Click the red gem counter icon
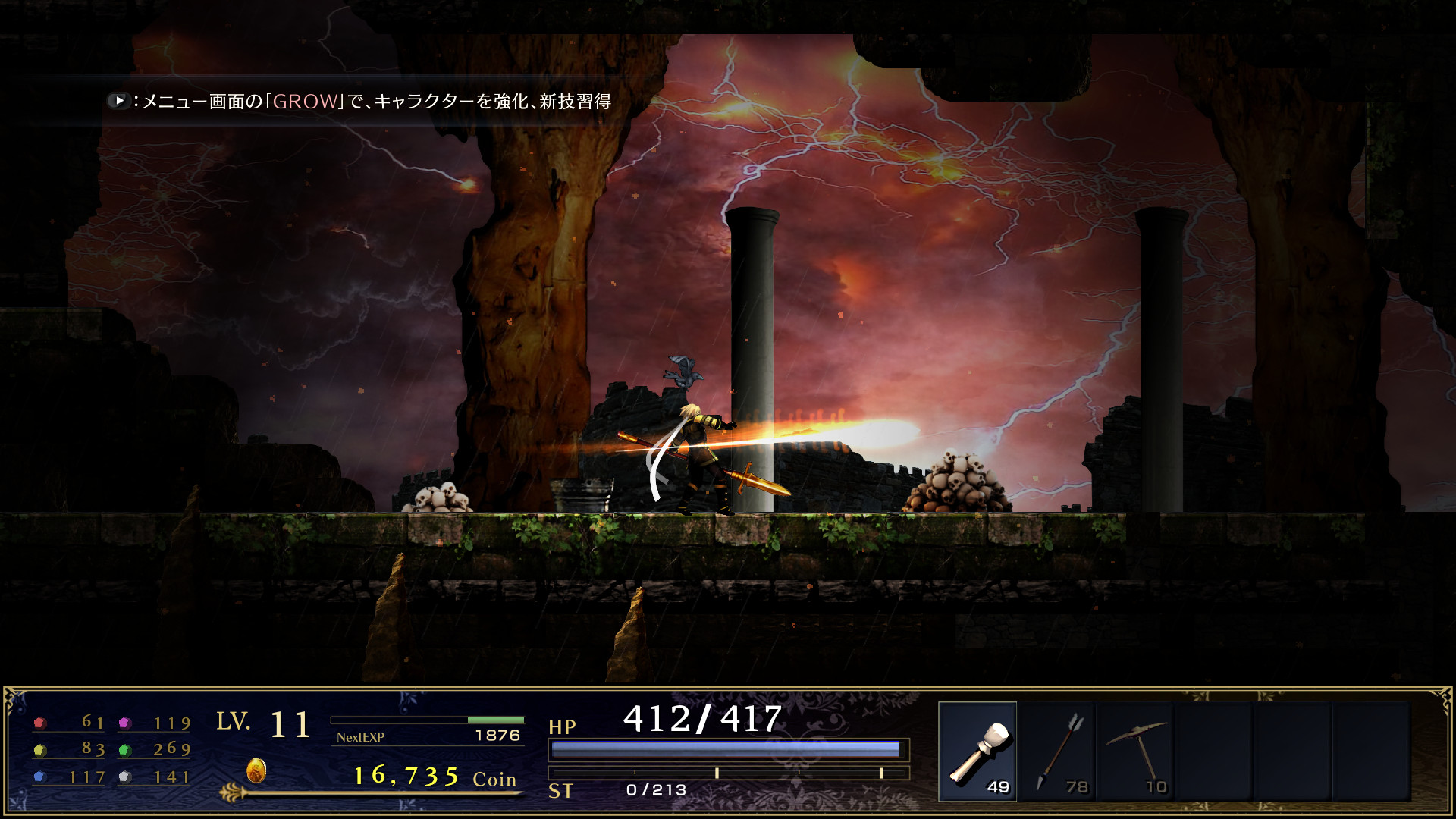The height and width of the screenshot is (819, 1456). point(42,724)
